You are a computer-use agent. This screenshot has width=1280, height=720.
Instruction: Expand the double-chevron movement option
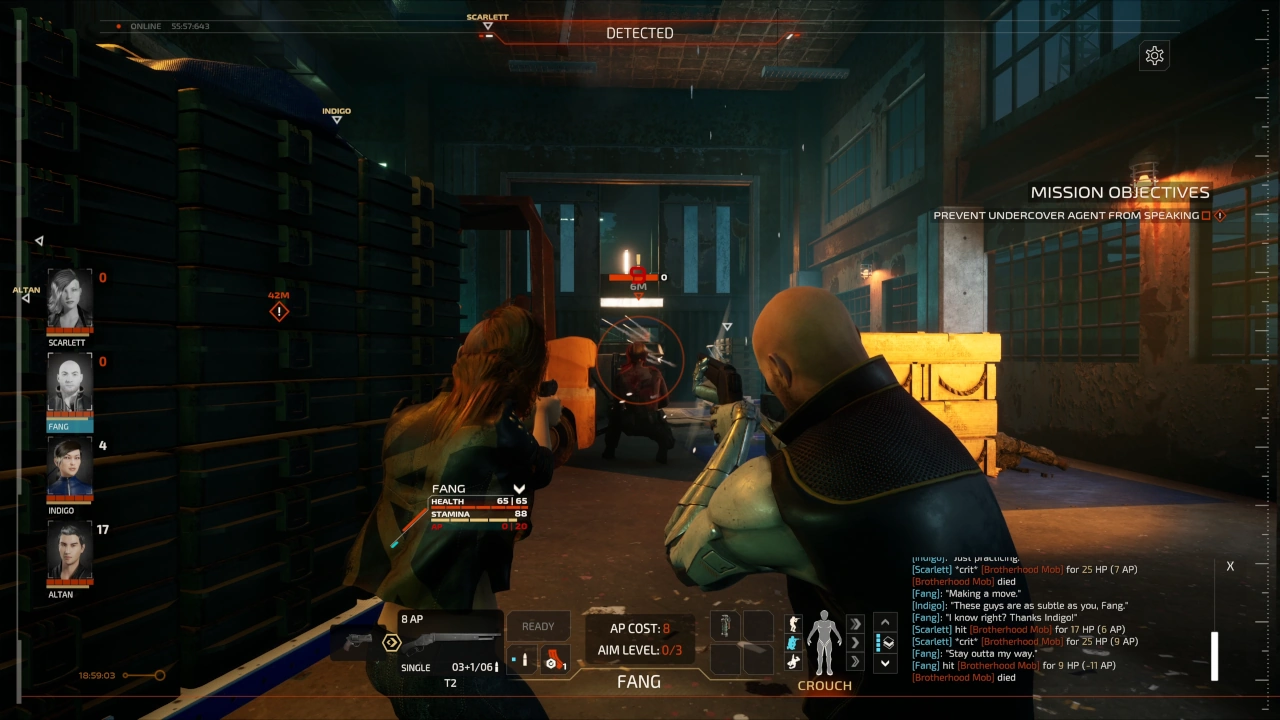855,622
